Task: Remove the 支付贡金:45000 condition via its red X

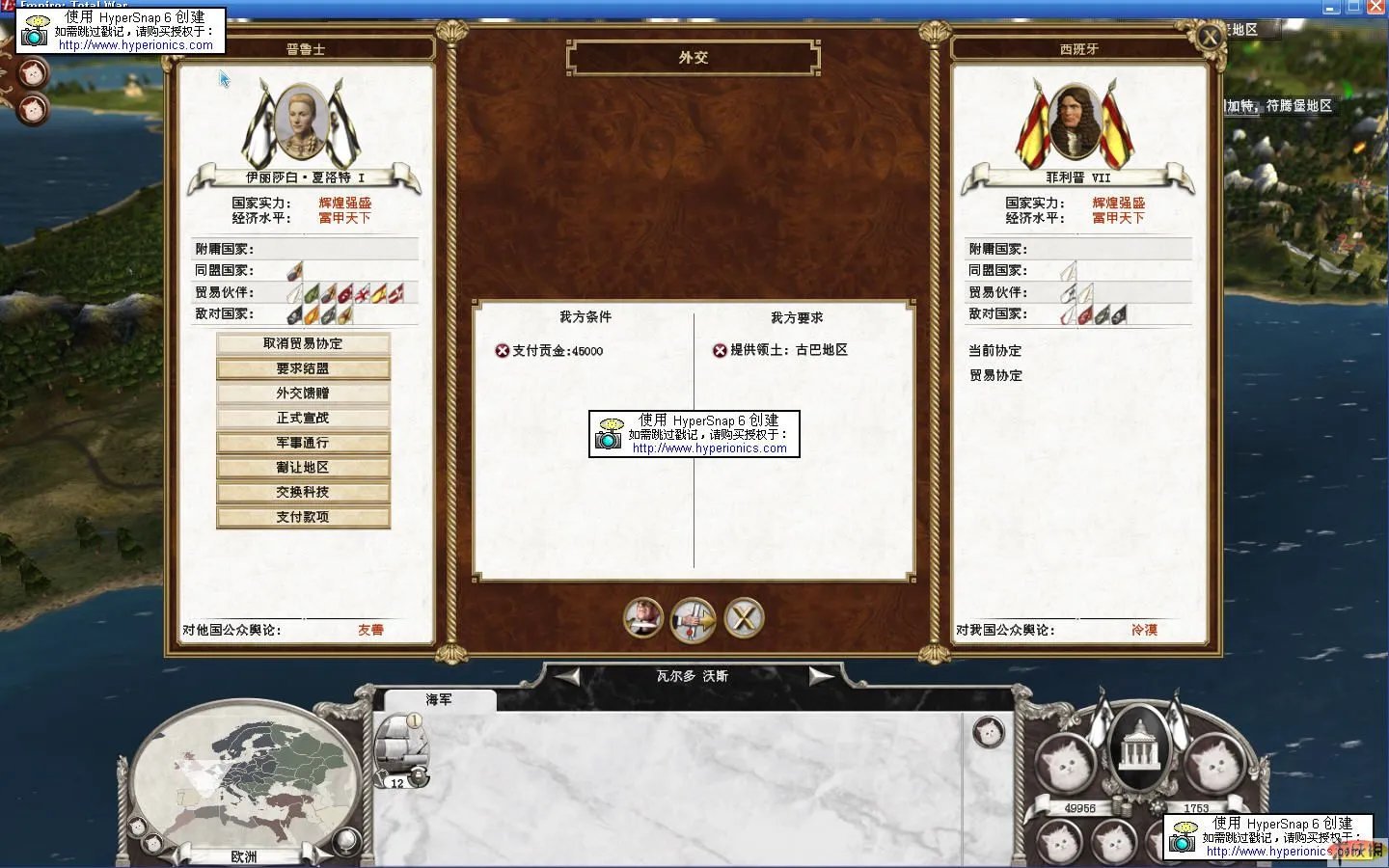Action: 501,351
